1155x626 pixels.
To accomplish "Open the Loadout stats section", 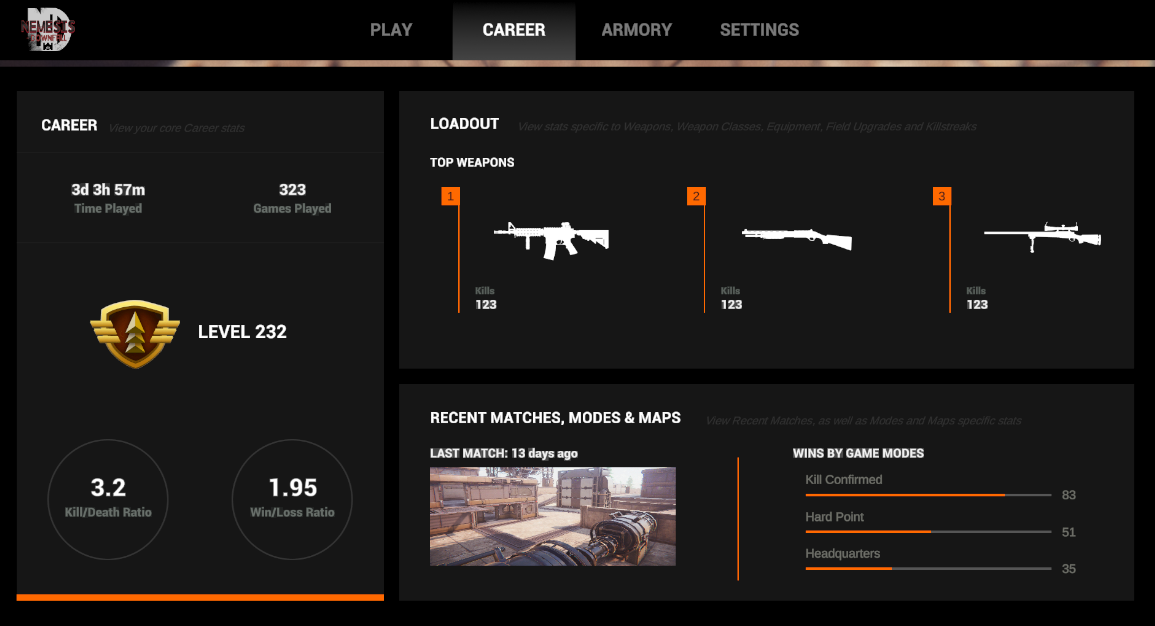I will click(464, 124).
